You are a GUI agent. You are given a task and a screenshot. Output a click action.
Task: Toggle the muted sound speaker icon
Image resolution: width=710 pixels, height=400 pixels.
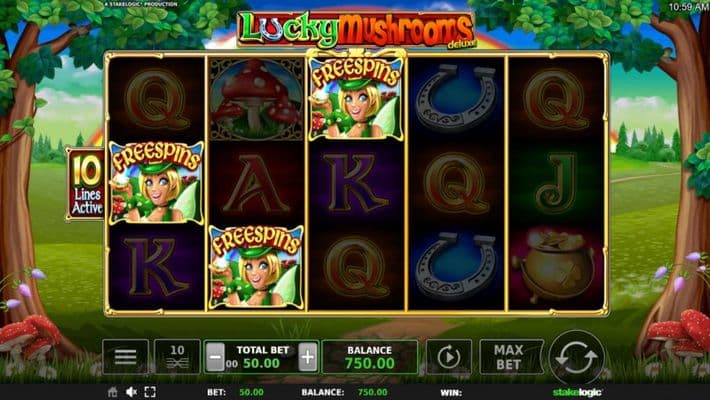pos(131,392)
